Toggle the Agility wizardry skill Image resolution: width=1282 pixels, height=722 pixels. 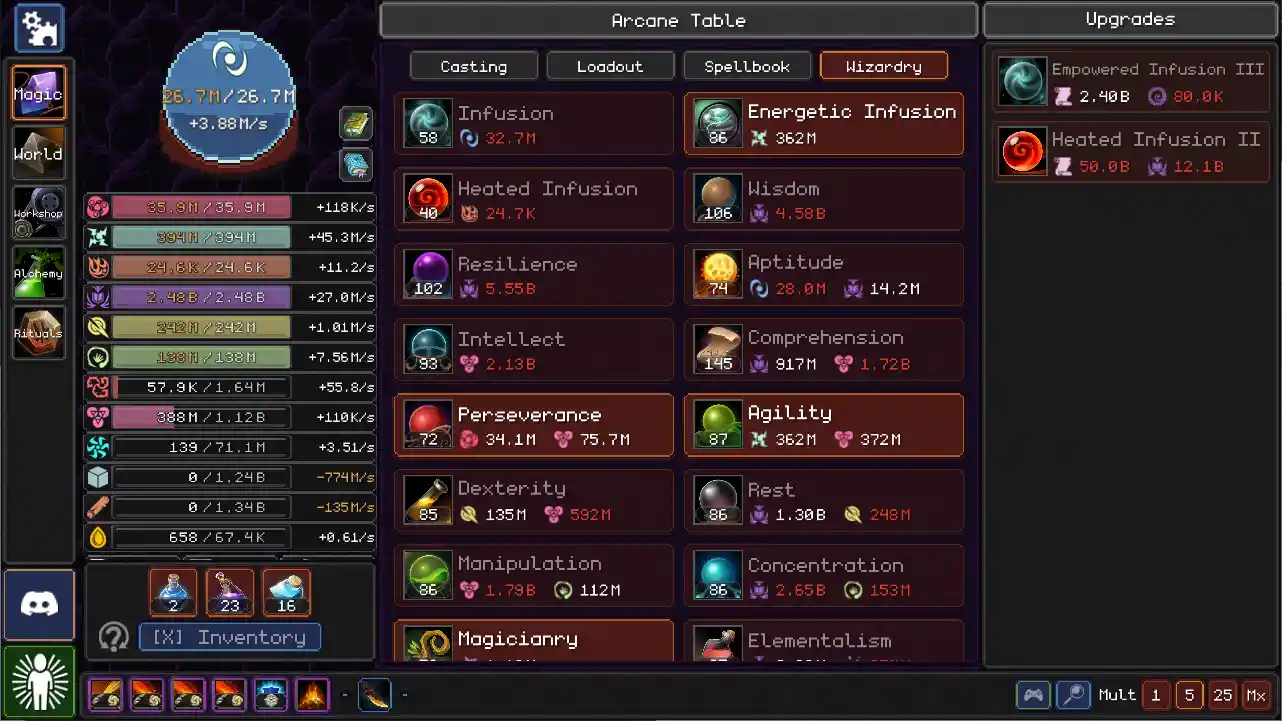click(x=823, y=425)
